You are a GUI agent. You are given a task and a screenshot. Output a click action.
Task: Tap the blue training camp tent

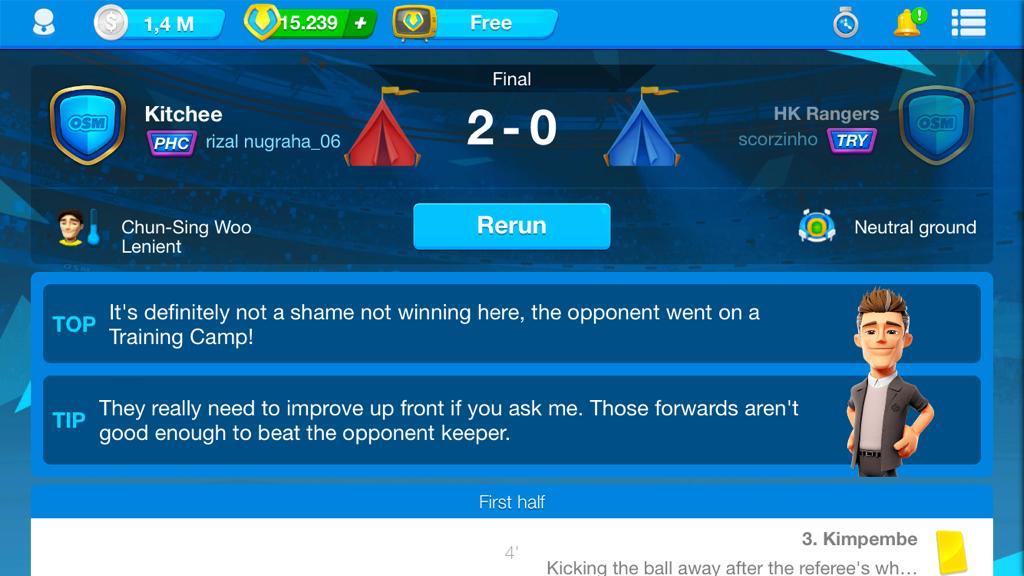[x=641, y=128]
